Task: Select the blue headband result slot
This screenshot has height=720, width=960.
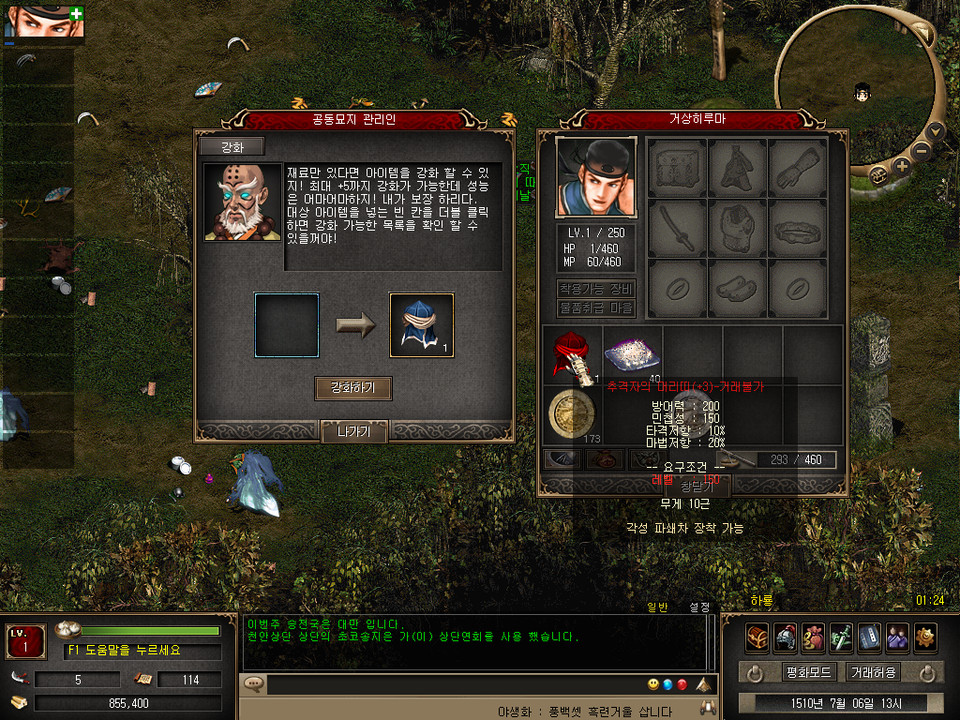Action: [421, 325]
